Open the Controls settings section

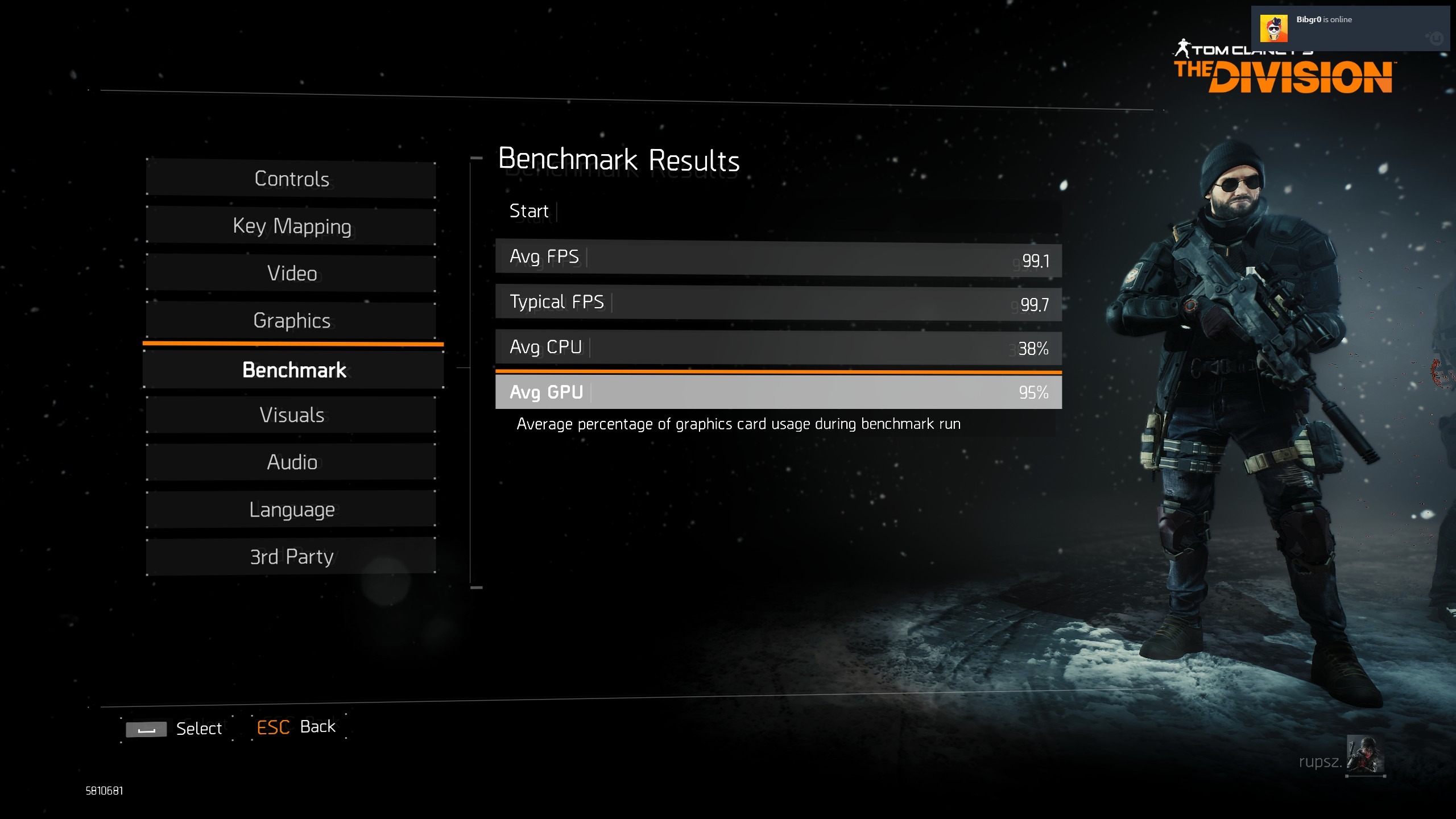[291, 179]
